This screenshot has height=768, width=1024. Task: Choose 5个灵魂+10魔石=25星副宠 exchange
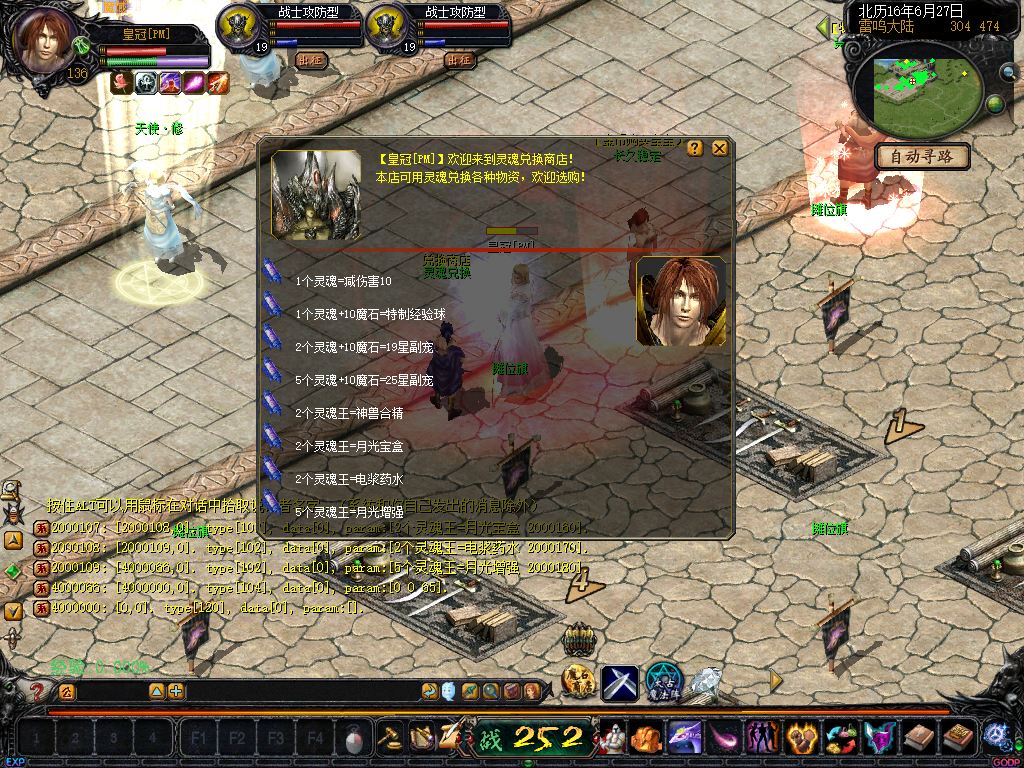pos(364,380)
